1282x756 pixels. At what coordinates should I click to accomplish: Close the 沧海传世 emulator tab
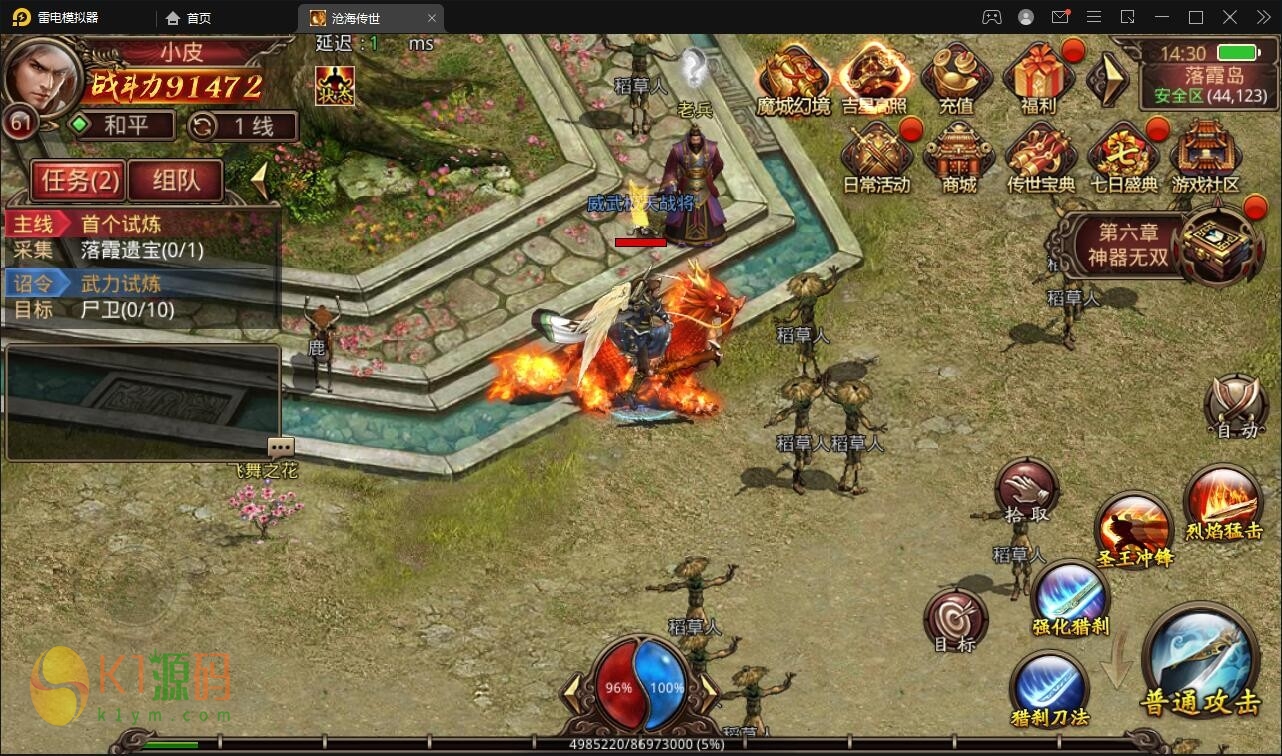point(431,18)
